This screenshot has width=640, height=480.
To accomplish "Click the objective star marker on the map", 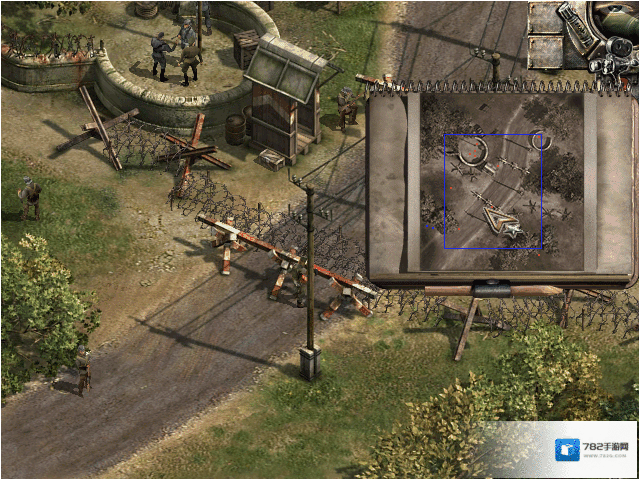I will [515, 231].
